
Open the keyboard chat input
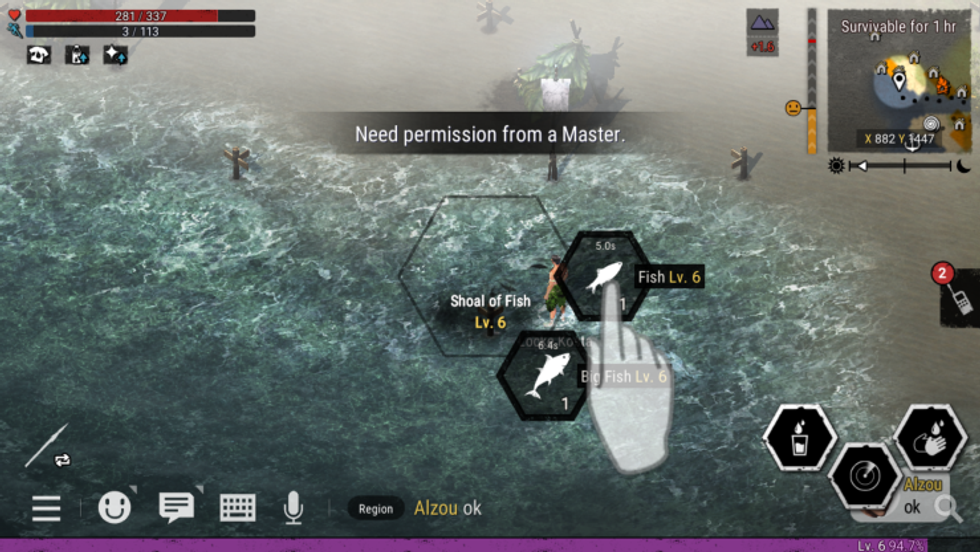pyautogui.click(x=238, y=508)
